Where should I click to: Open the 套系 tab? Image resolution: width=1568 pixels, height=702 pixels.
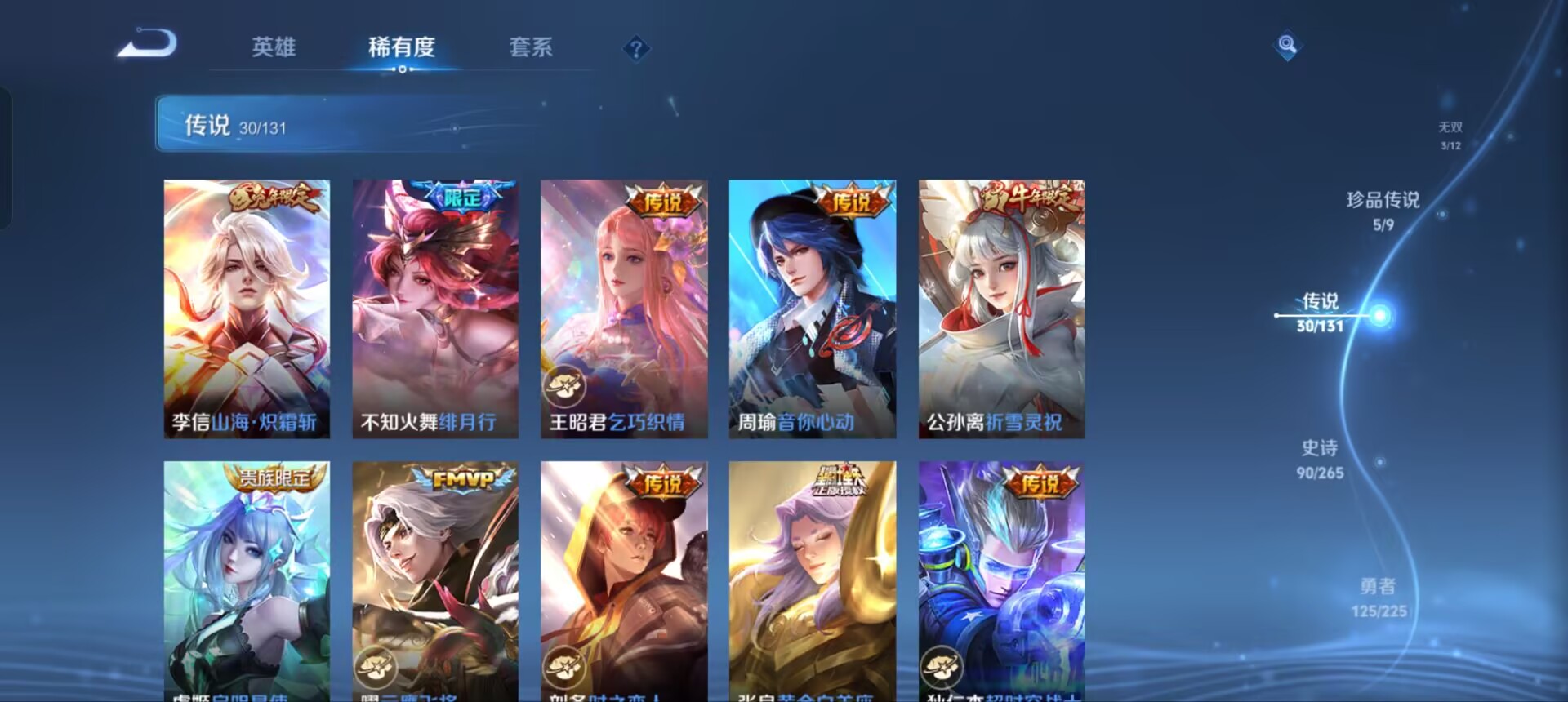coord(529,47)
